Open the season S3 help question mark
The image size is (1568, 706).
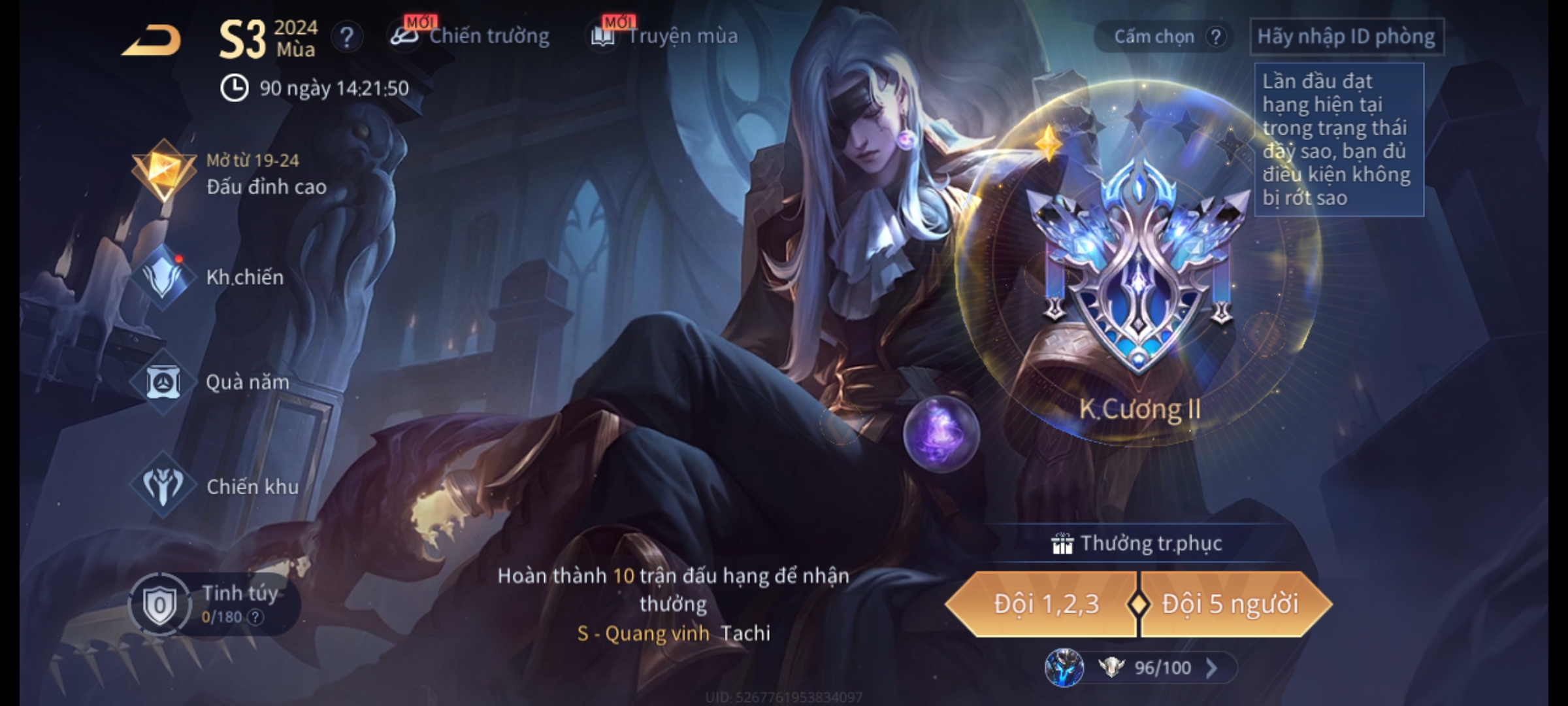pyautogui.click(x=347, y=37)
